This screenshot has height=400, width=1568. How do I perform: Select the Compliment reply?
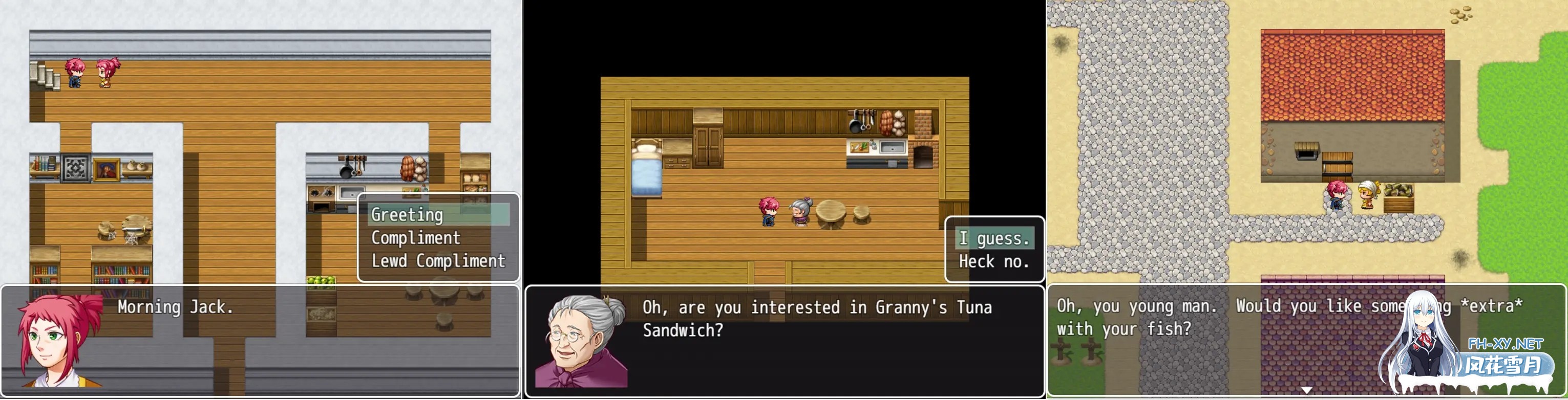(x=416, y=238)
